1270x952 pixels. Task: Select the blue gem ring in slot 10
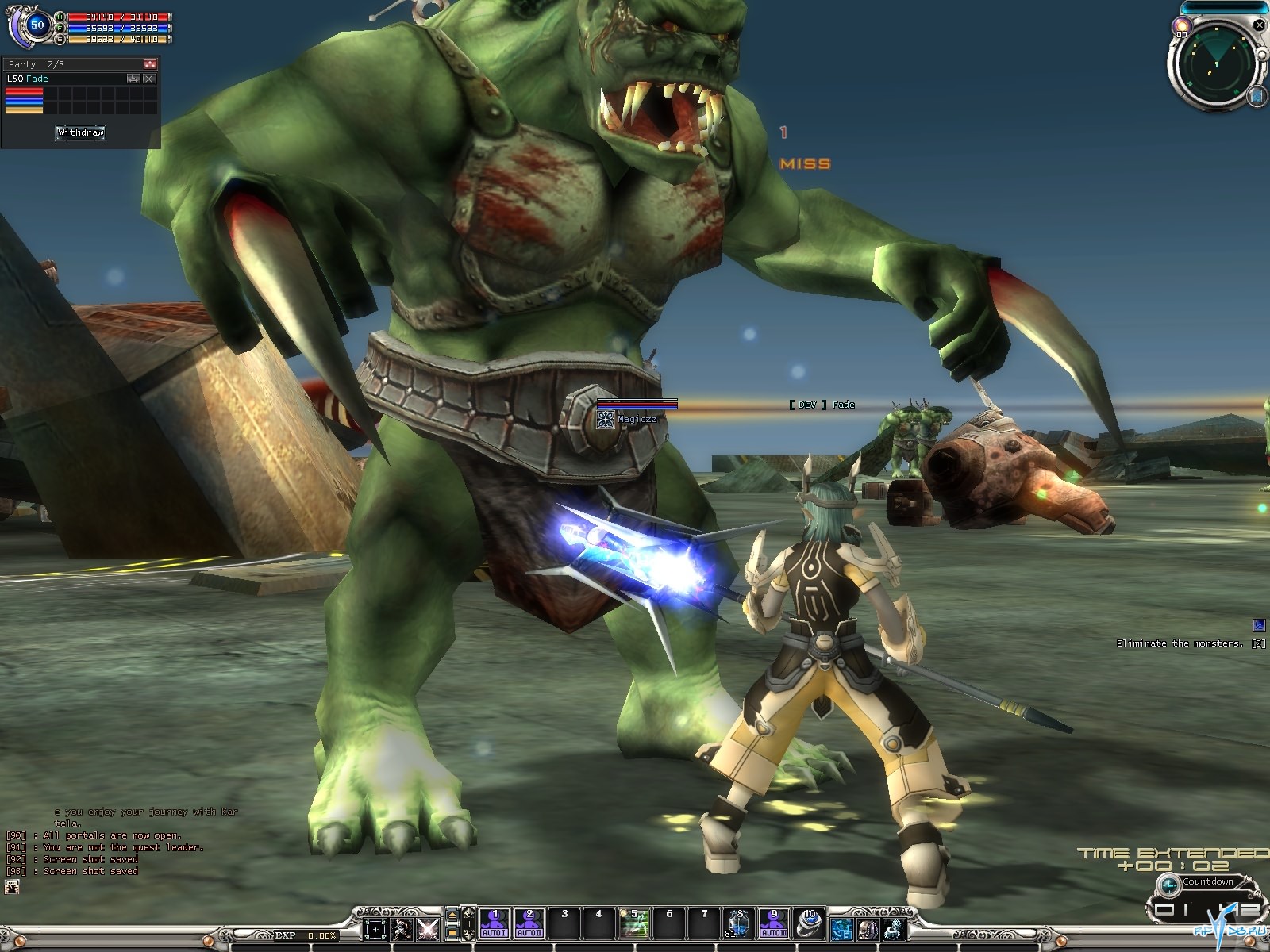[x=809, y=924]
